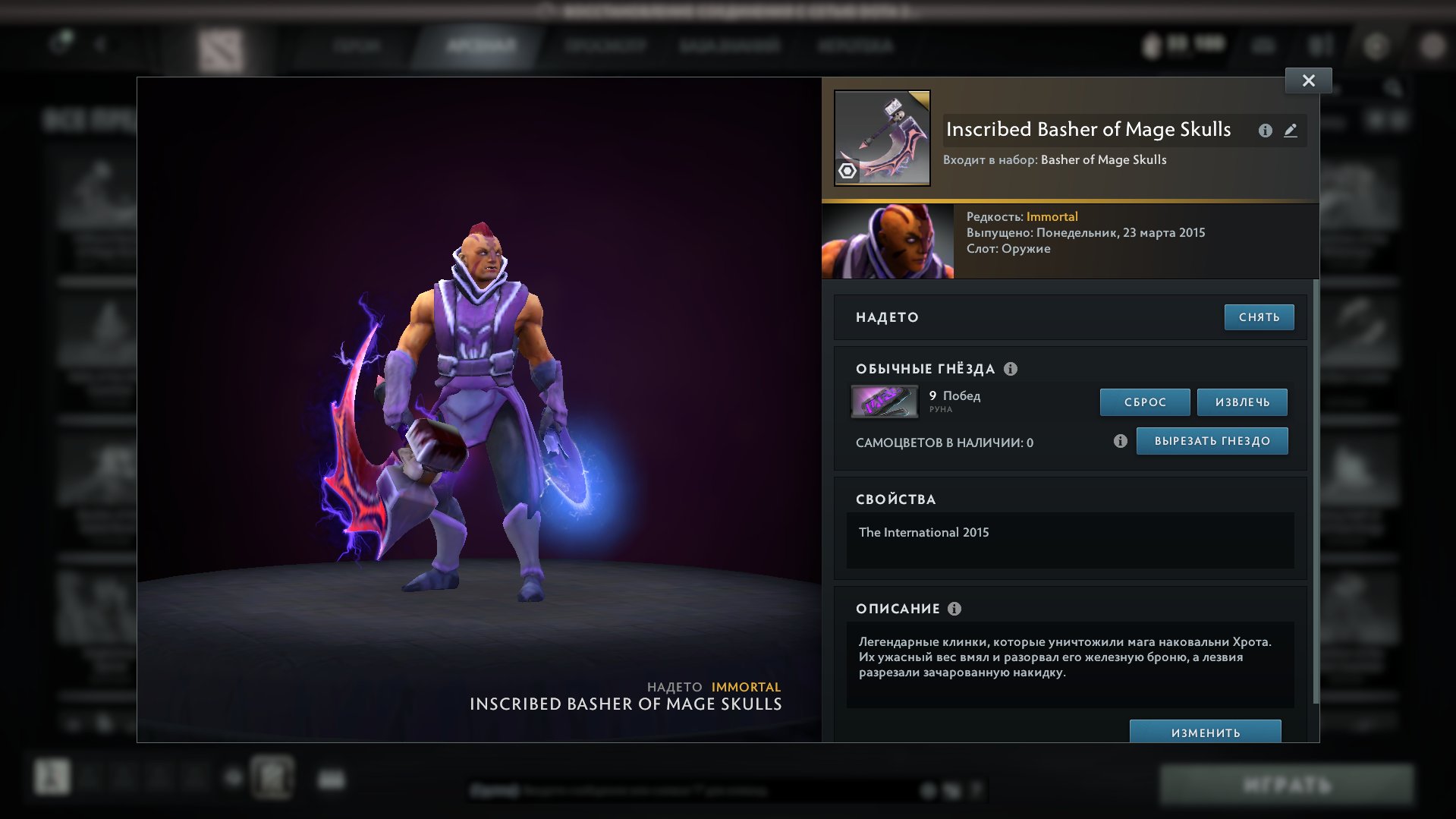Click the info icon beside САМОЦВЕТОВ В НАЛИЧИИ
Viewport: 1456px width, 819px height.
(x=1120, y=440)
